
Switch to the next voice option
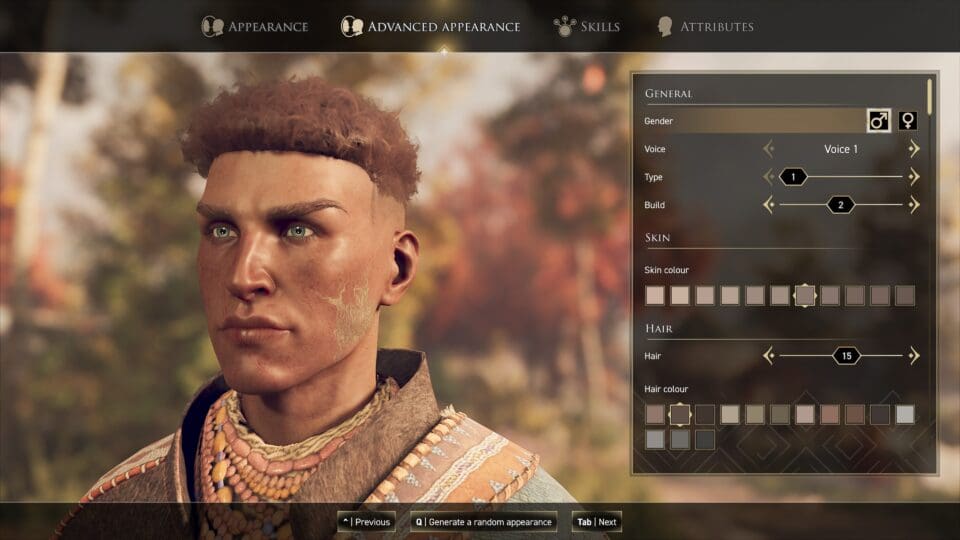tap(914, 149)
